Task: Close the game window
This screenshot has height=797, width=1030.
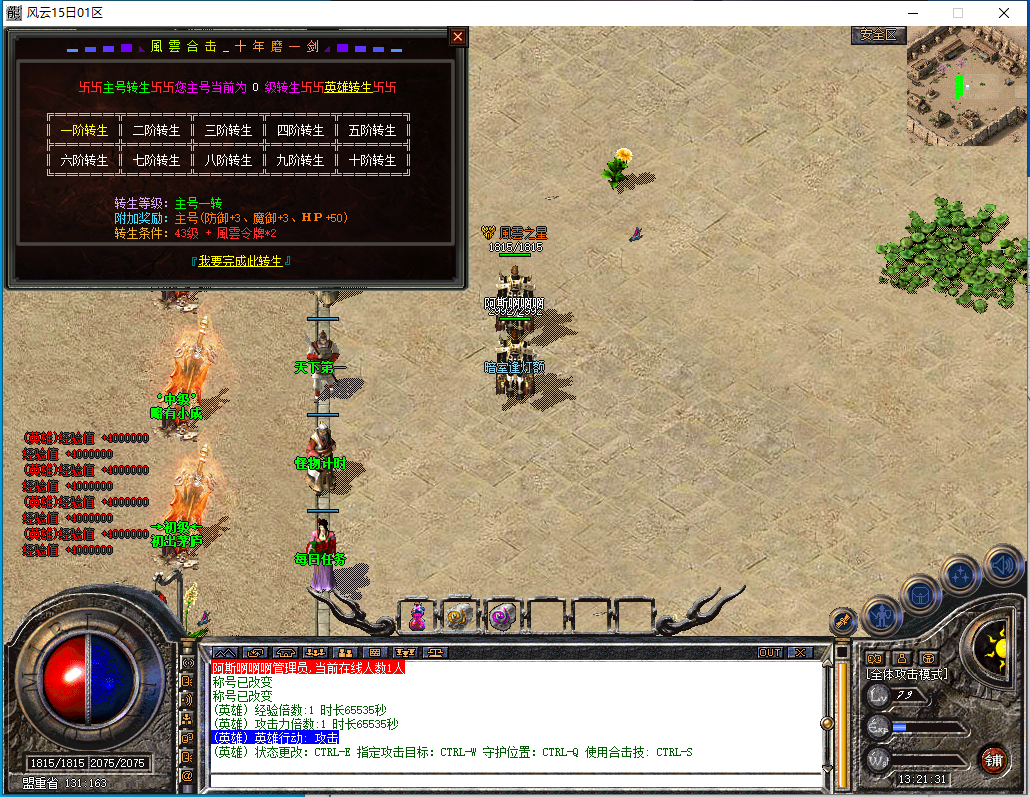Action: 1003,13
